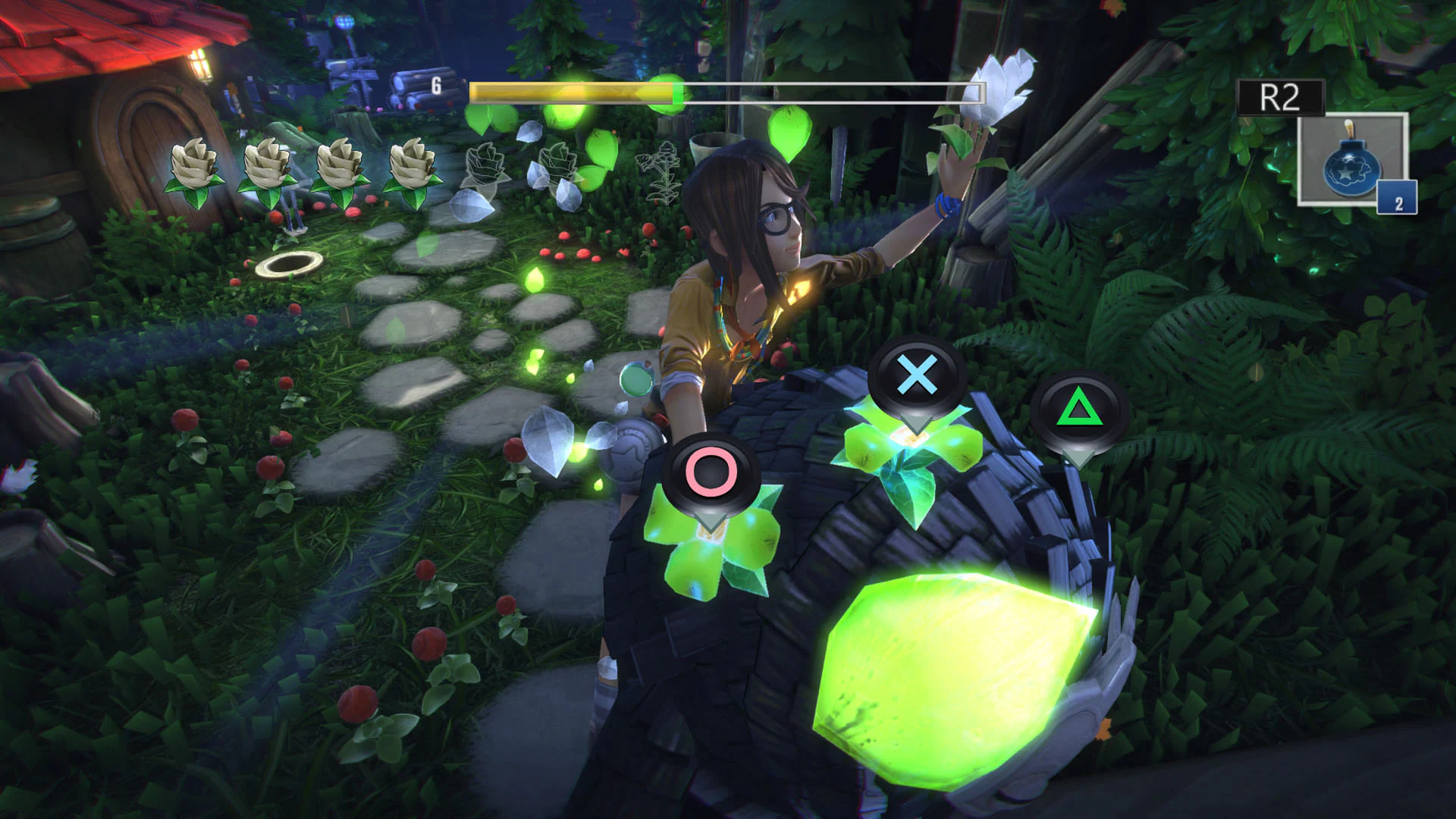Select the glowing plant under the Circle prompt
Screen dimensions: 1456x819
pos(720,546)
